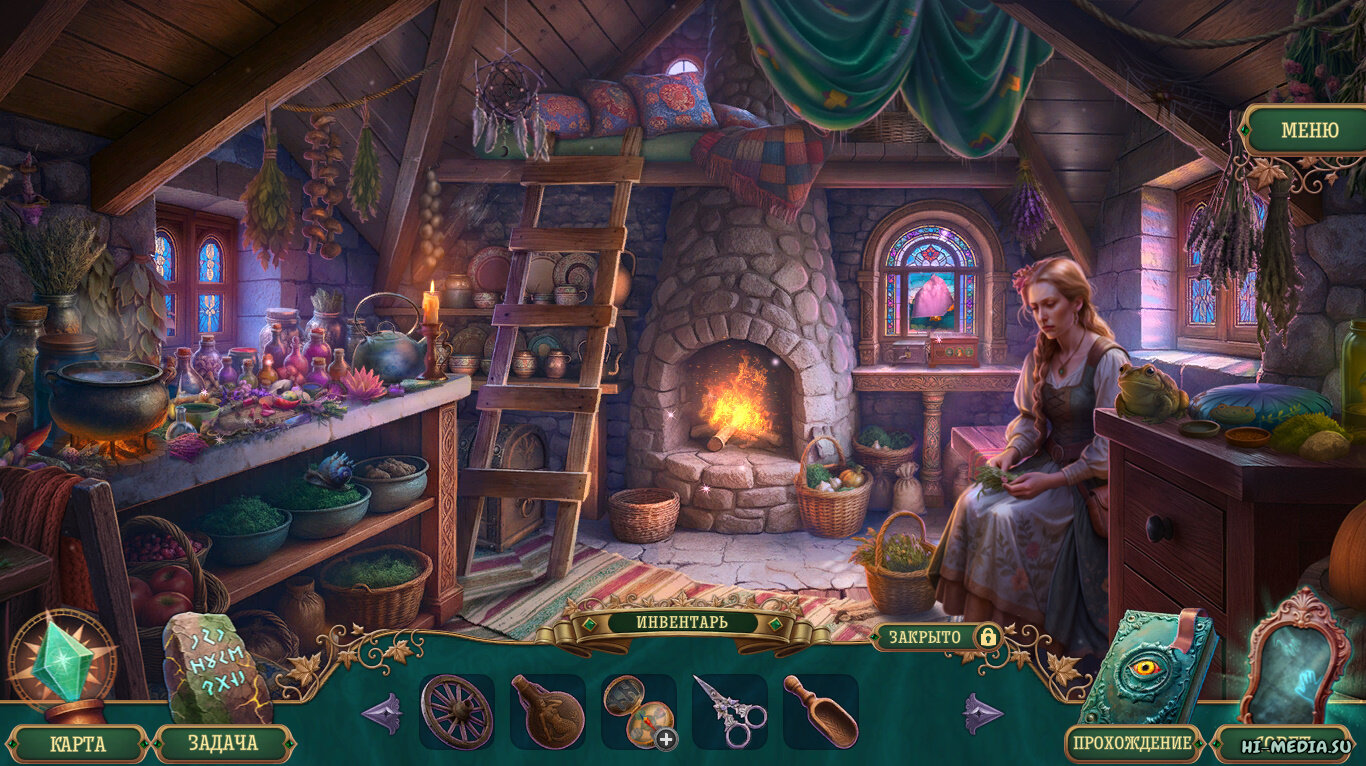The width and height of the screenshot is (1366, 766).
Task: Select the wooden scoop inventory item
Action: coord(820,711)
